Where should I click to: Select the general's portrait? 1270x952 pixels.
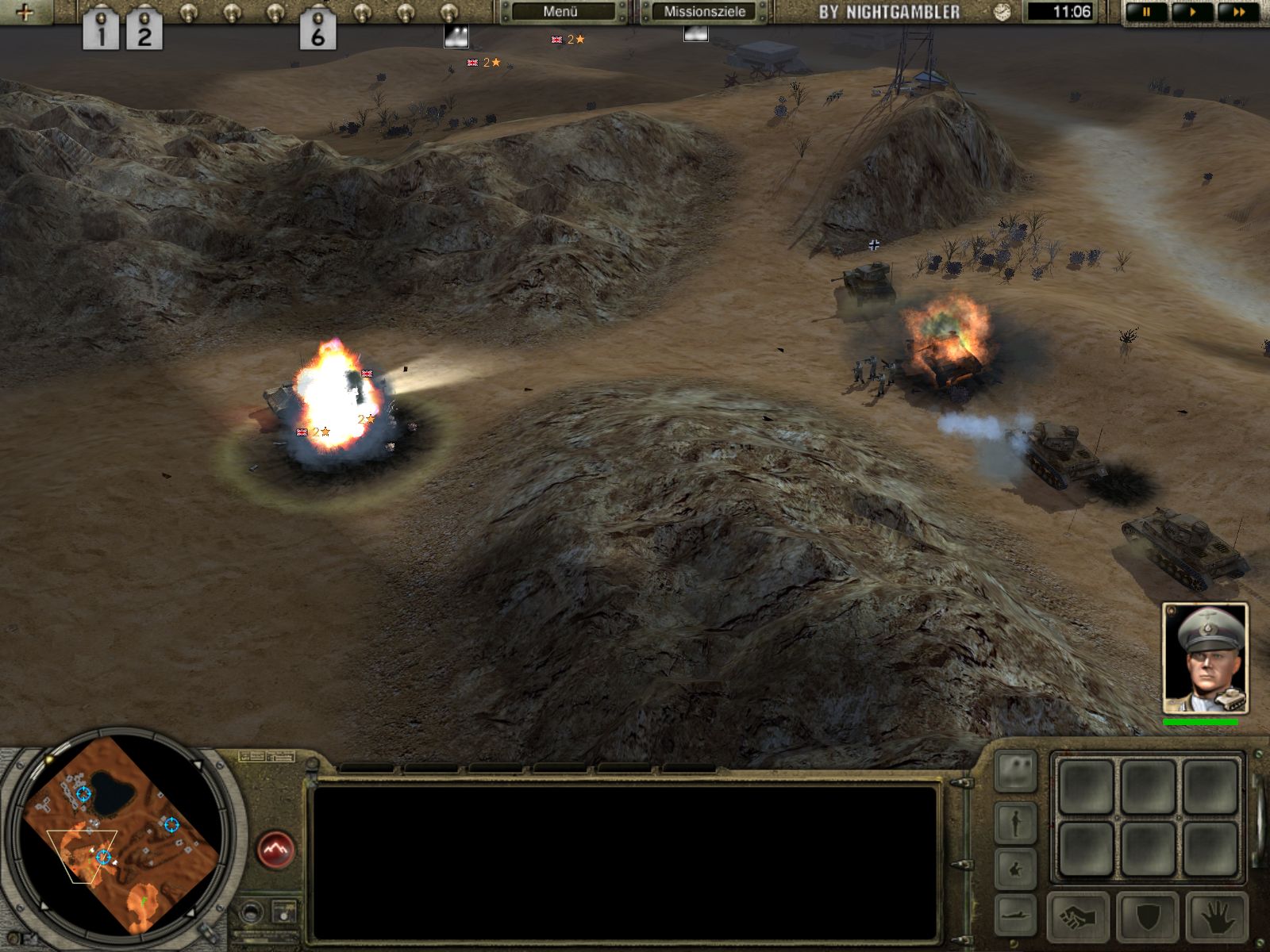coord(1204,658)
